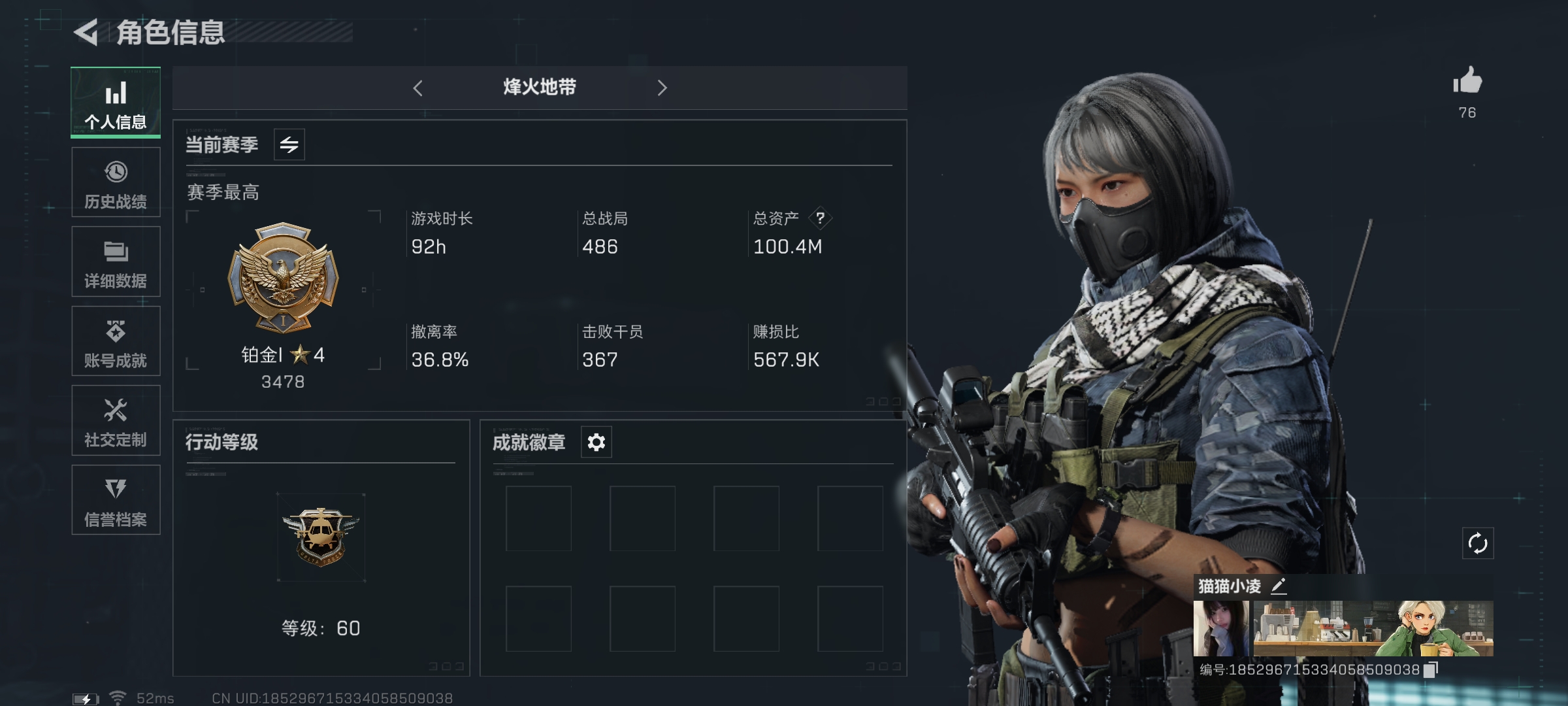Go back from the 角色信息 screen
The image size is (1568, 706).
(87, 33)
